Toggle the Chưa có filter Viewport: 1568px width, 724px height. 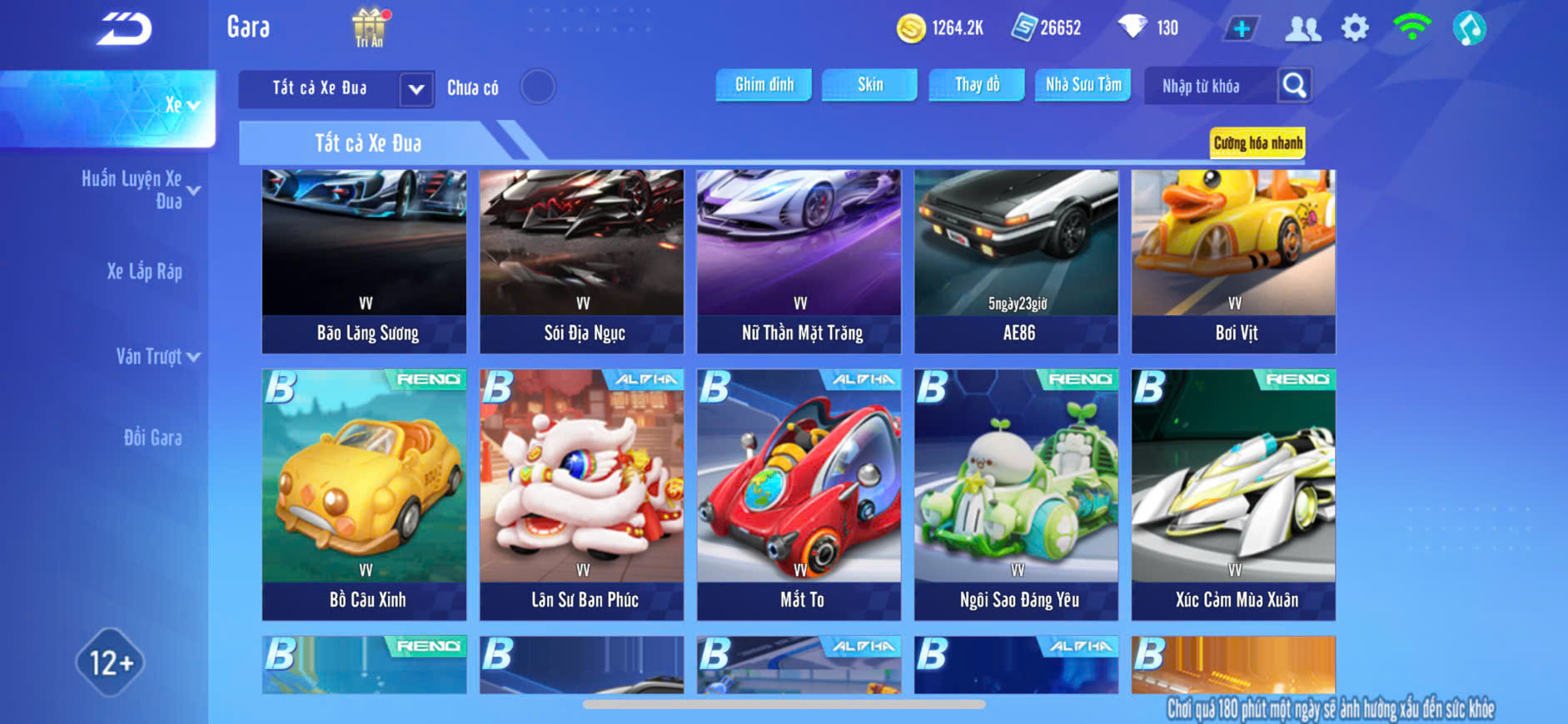click(x=537, y=87)
